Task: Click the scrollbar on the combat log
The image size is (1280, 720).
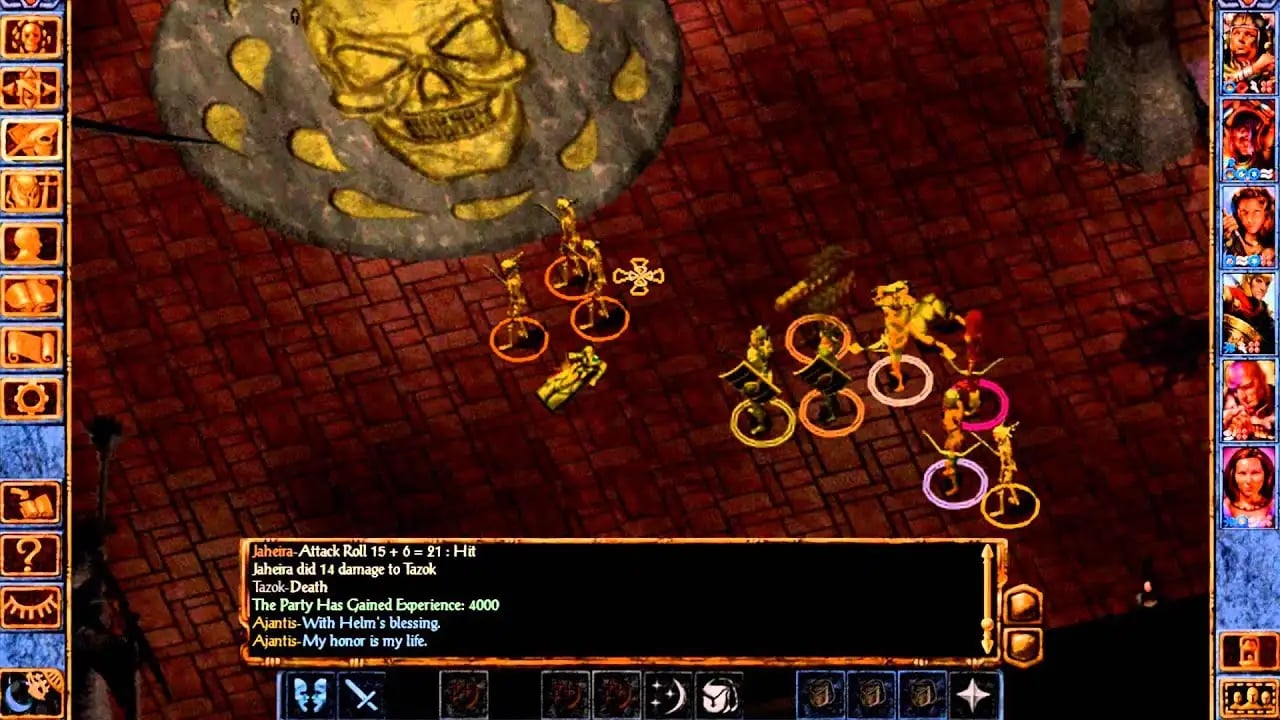Action: (988, 598)
